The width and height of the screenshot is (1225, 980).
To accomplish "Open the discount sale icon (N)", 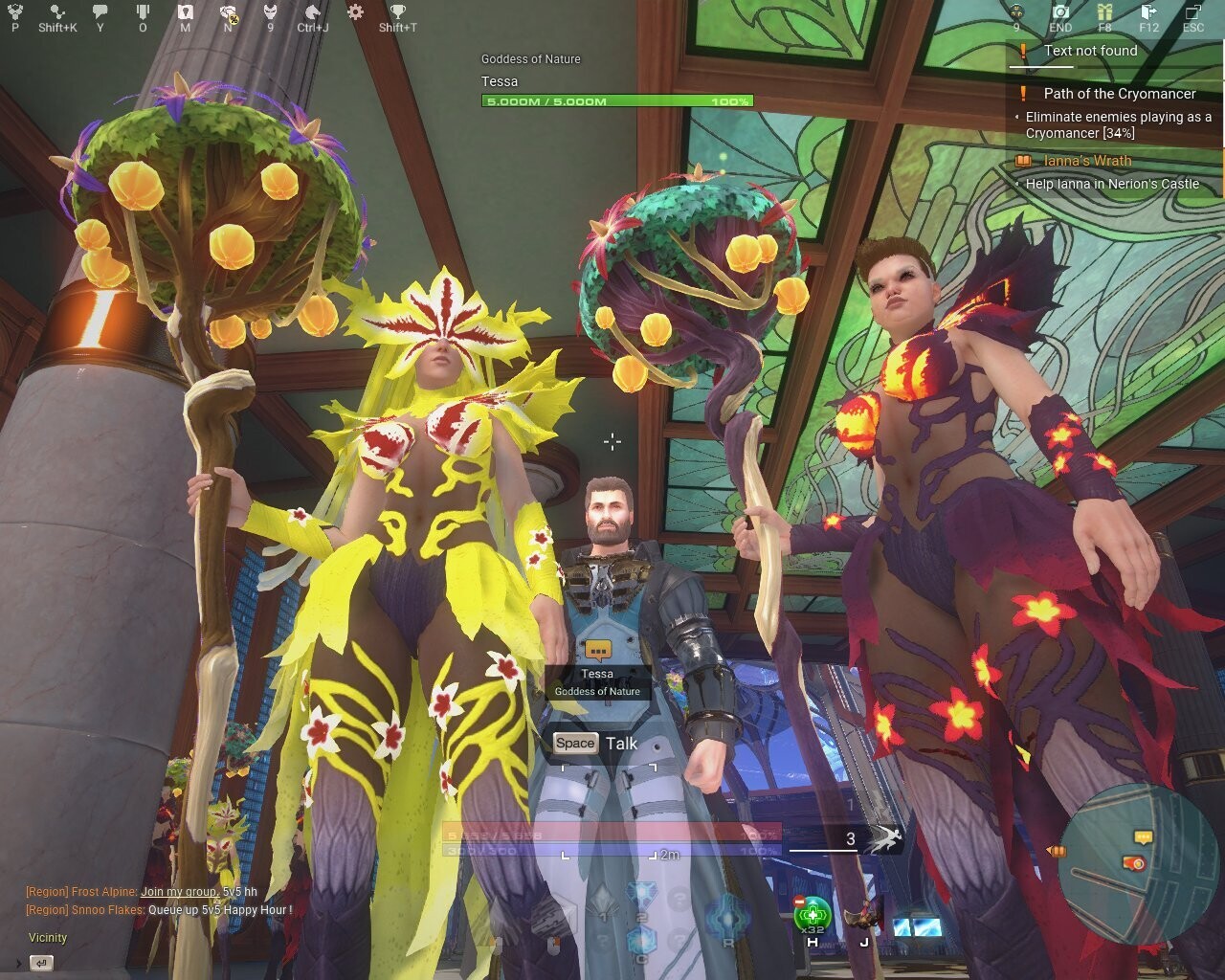I will (x=229, y=11).
